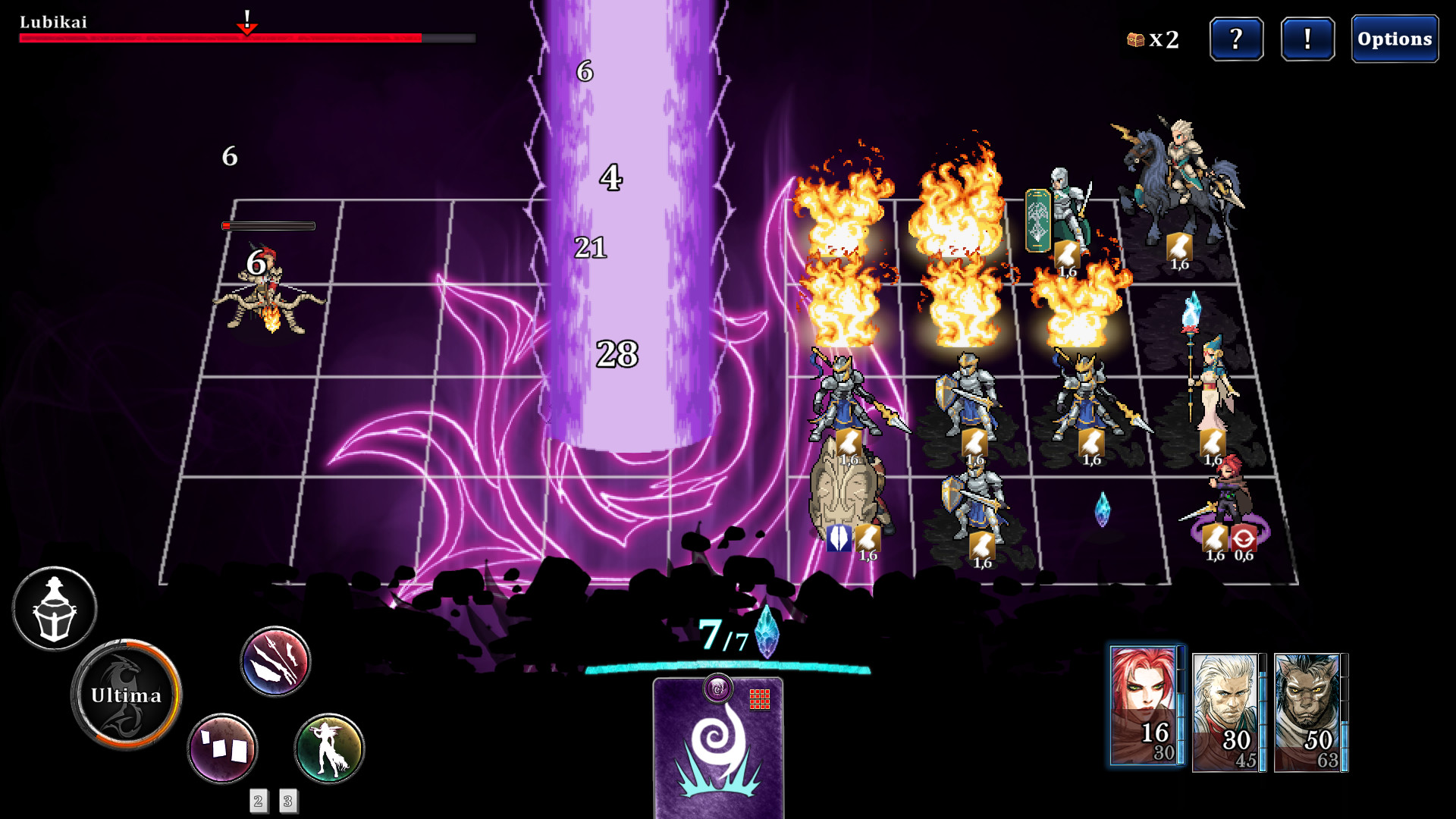Image resolution: width=1456 pixels, height=819 pixels.
Task: Click the mana crystal next to 7/7
Action: (766, 641)
